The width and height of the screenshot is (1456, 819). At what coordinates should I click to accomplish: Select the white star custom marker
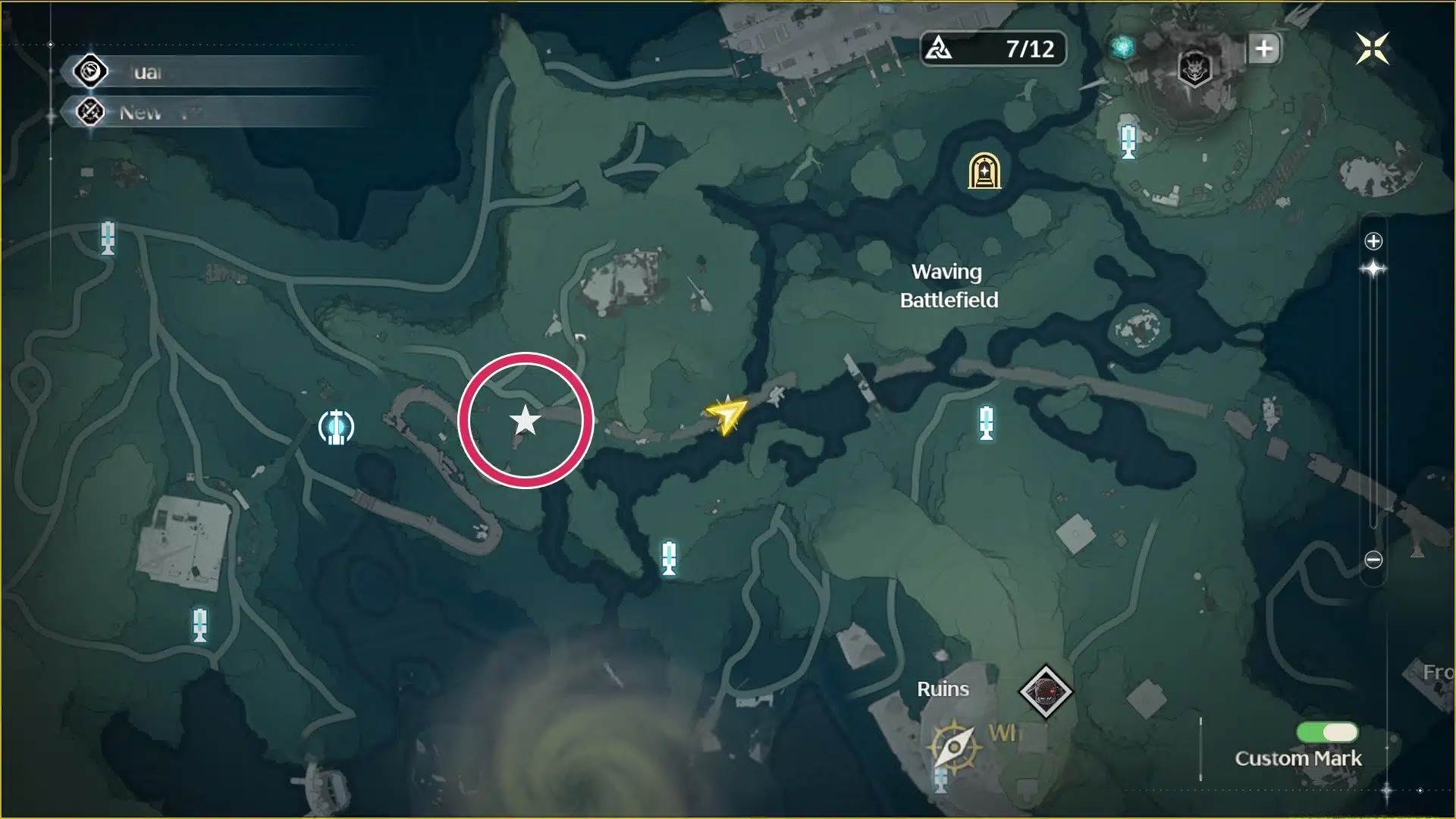coord(525,420)
